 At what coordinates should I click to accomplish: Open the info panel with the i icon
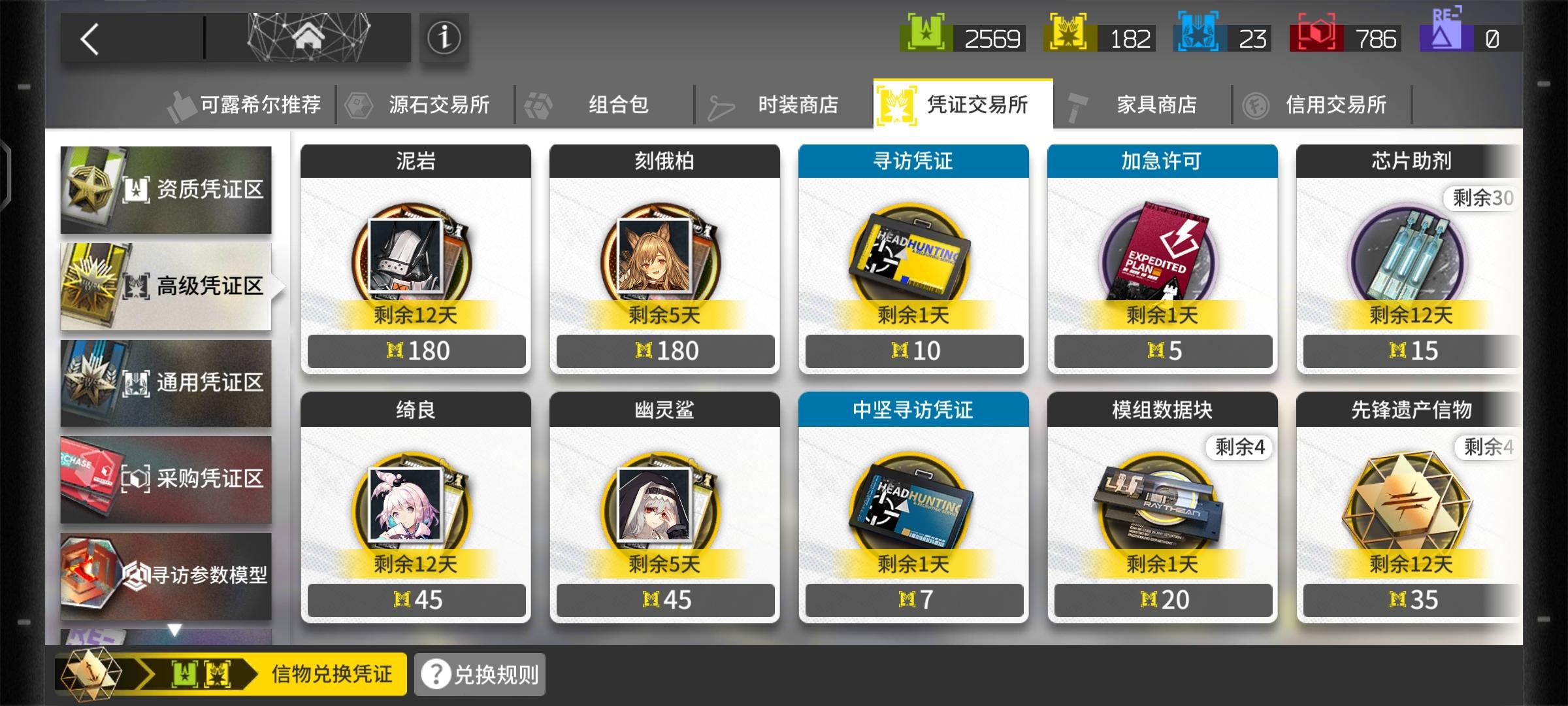(444, 37)
